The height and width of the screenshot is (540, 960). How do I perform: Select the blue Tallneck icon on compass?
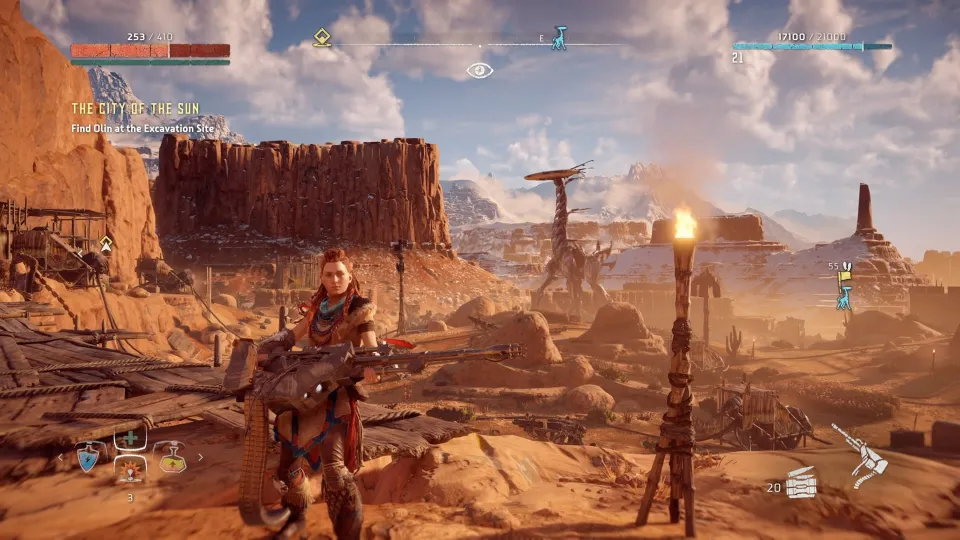point(558,39)
